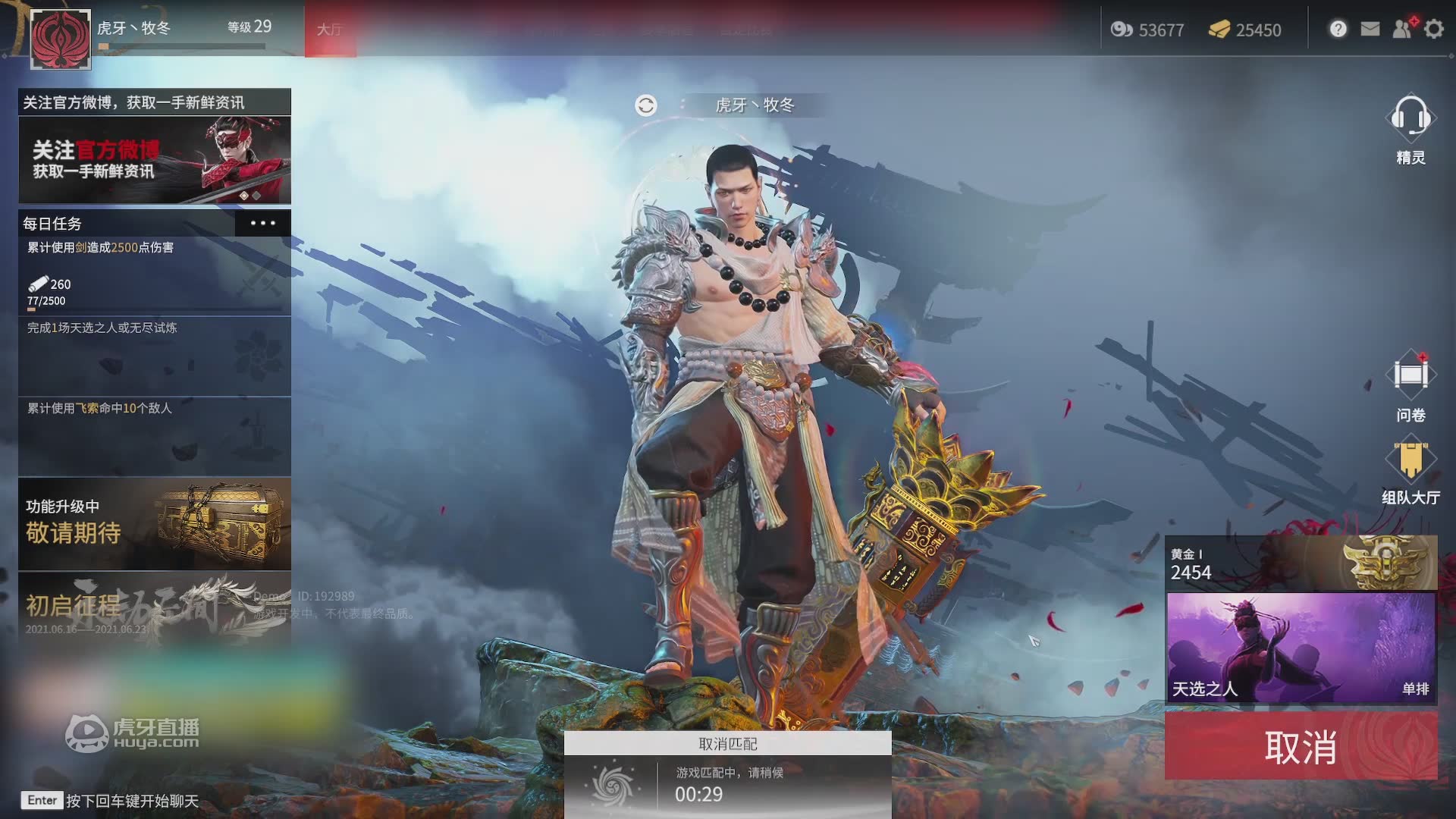Switch to the 大厅 lobby tab
The image size is (1456, 819).
pyautogui.click(x=330, y=30)
